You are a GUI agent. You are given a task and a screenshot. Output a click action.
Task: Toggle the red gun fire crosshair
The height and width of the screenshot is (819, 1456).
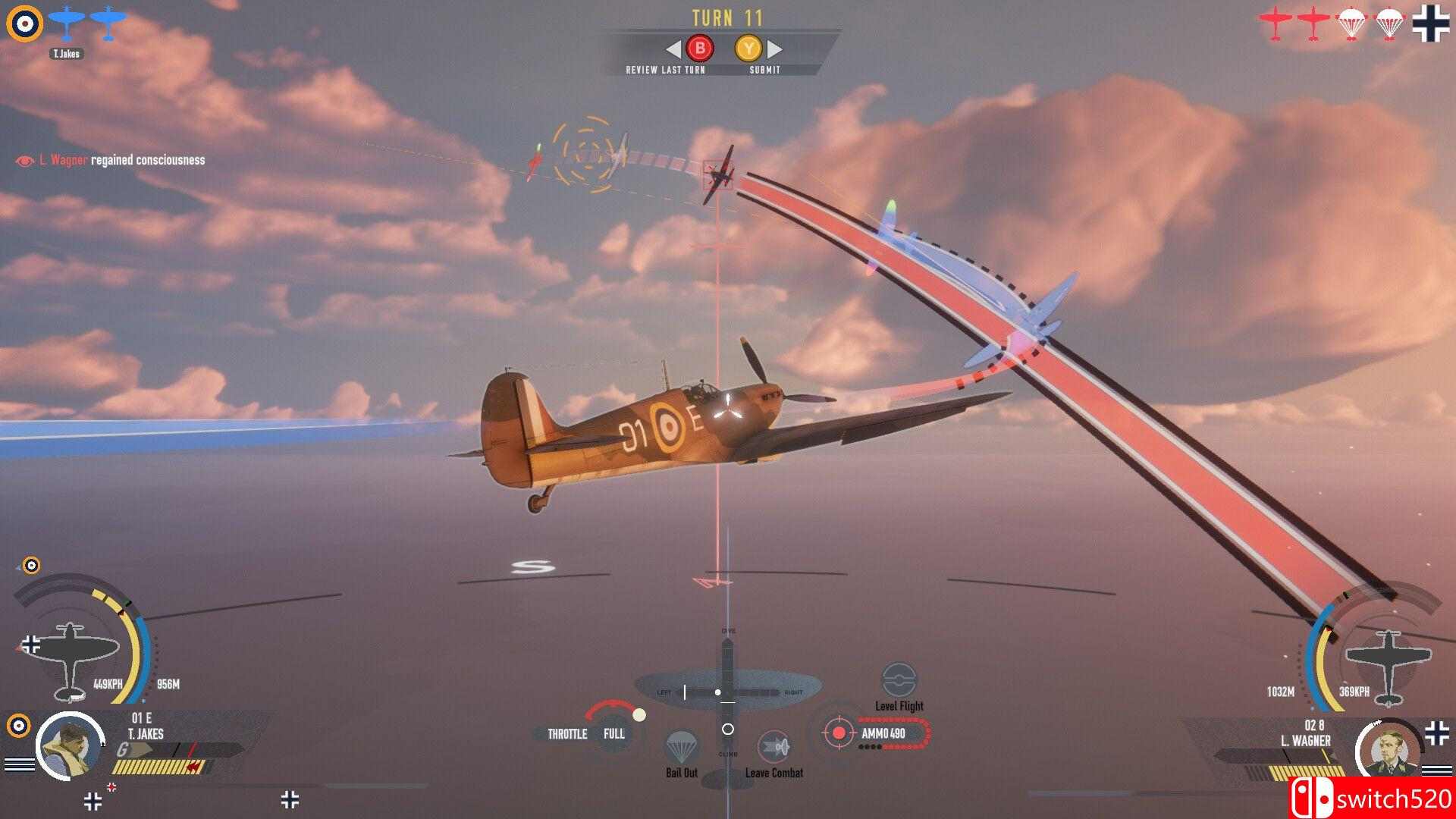coord(839,733)
